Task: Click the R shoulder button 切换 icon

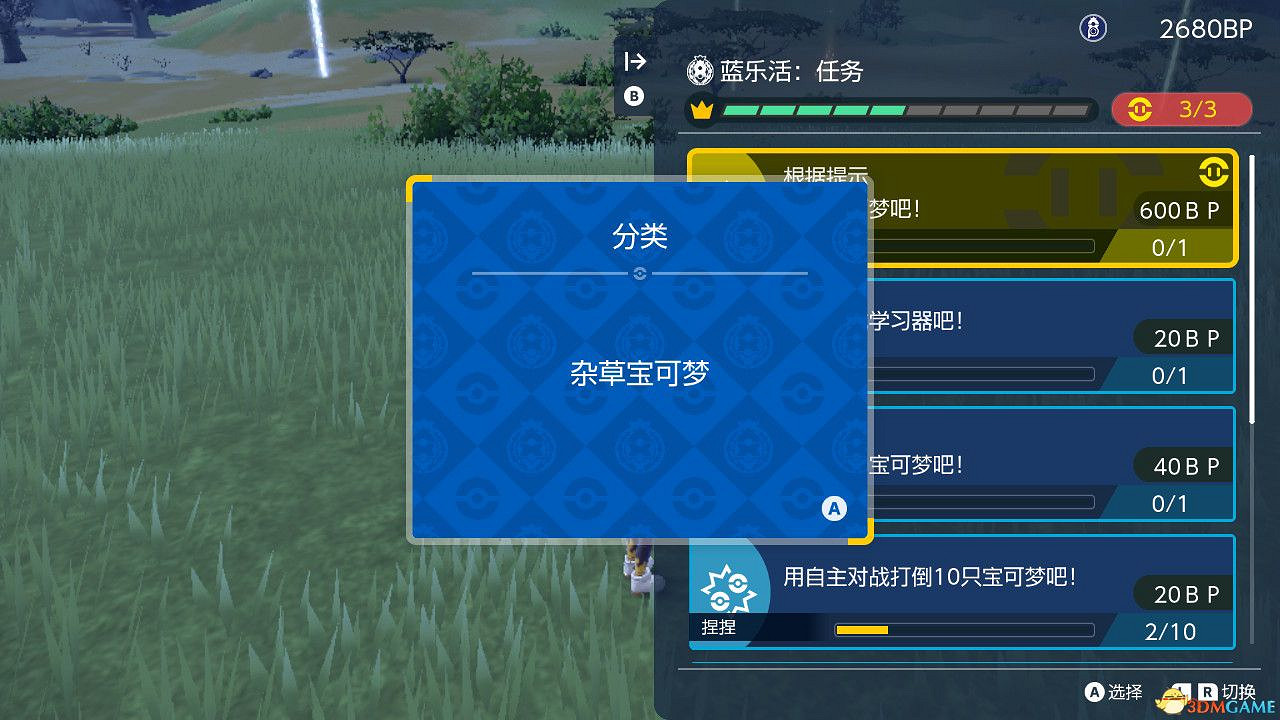Action: (x=1207, y=692)
